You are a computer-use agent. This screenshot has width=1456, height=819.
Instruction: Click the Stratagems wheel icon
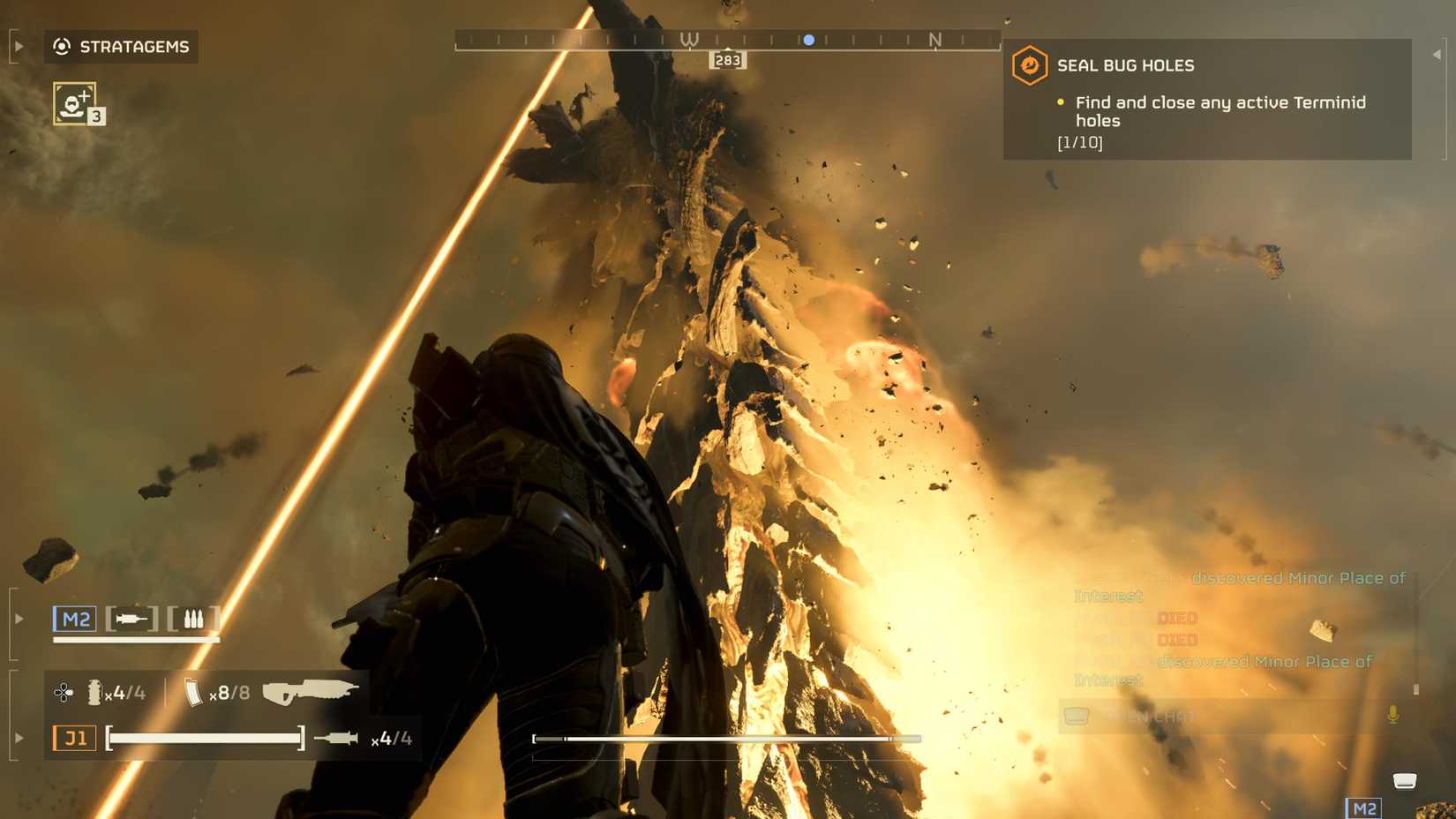click(x=60, y=47)
